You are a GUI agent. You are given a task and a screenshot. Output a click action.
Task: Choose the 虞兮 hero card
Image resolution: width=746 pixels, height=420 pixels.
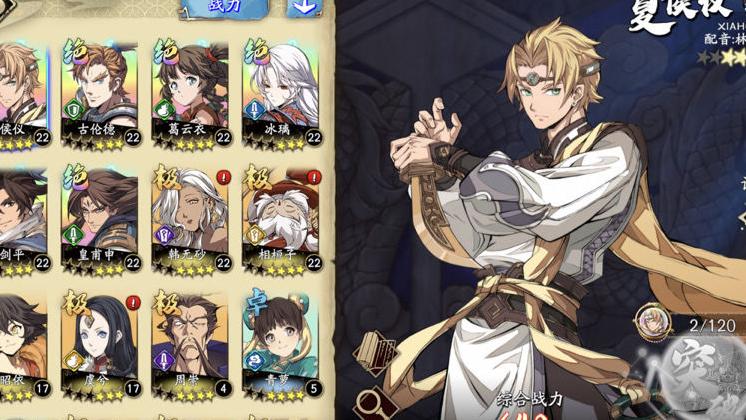point(99,343)
